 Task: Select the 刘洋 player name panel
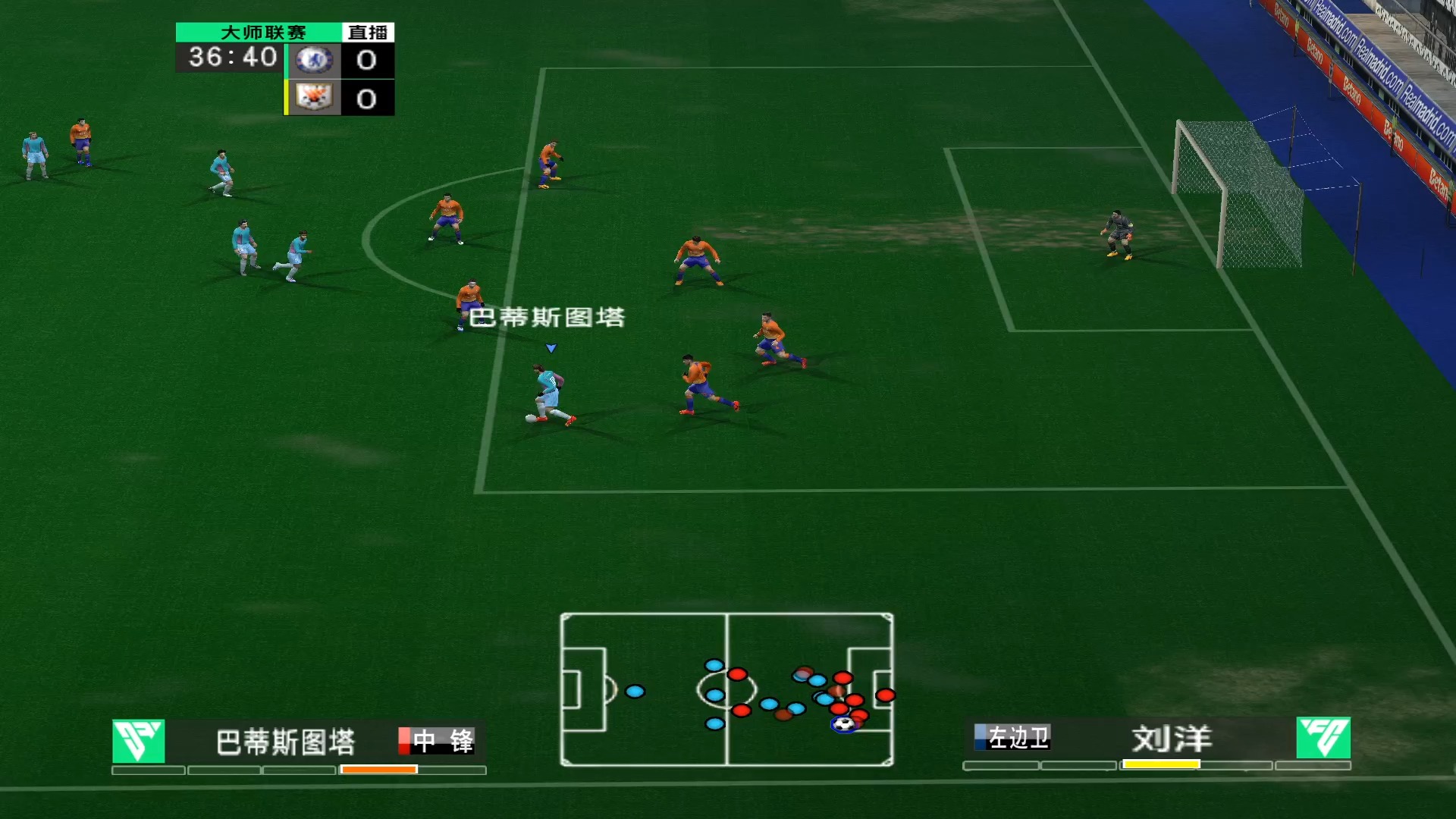tap(1171, 739)
